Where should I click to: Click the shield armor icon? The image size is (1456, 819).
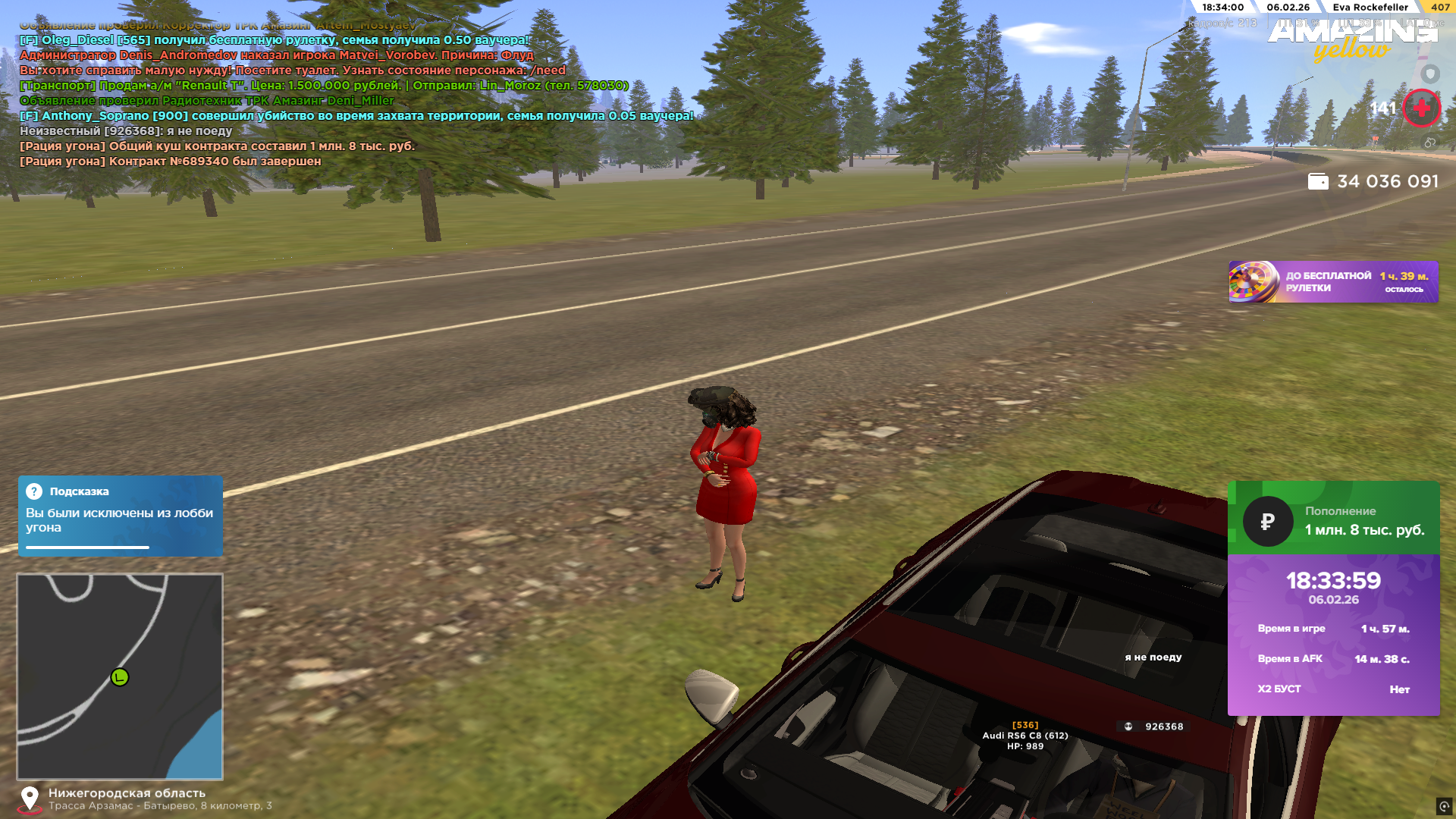[1430, 74]
